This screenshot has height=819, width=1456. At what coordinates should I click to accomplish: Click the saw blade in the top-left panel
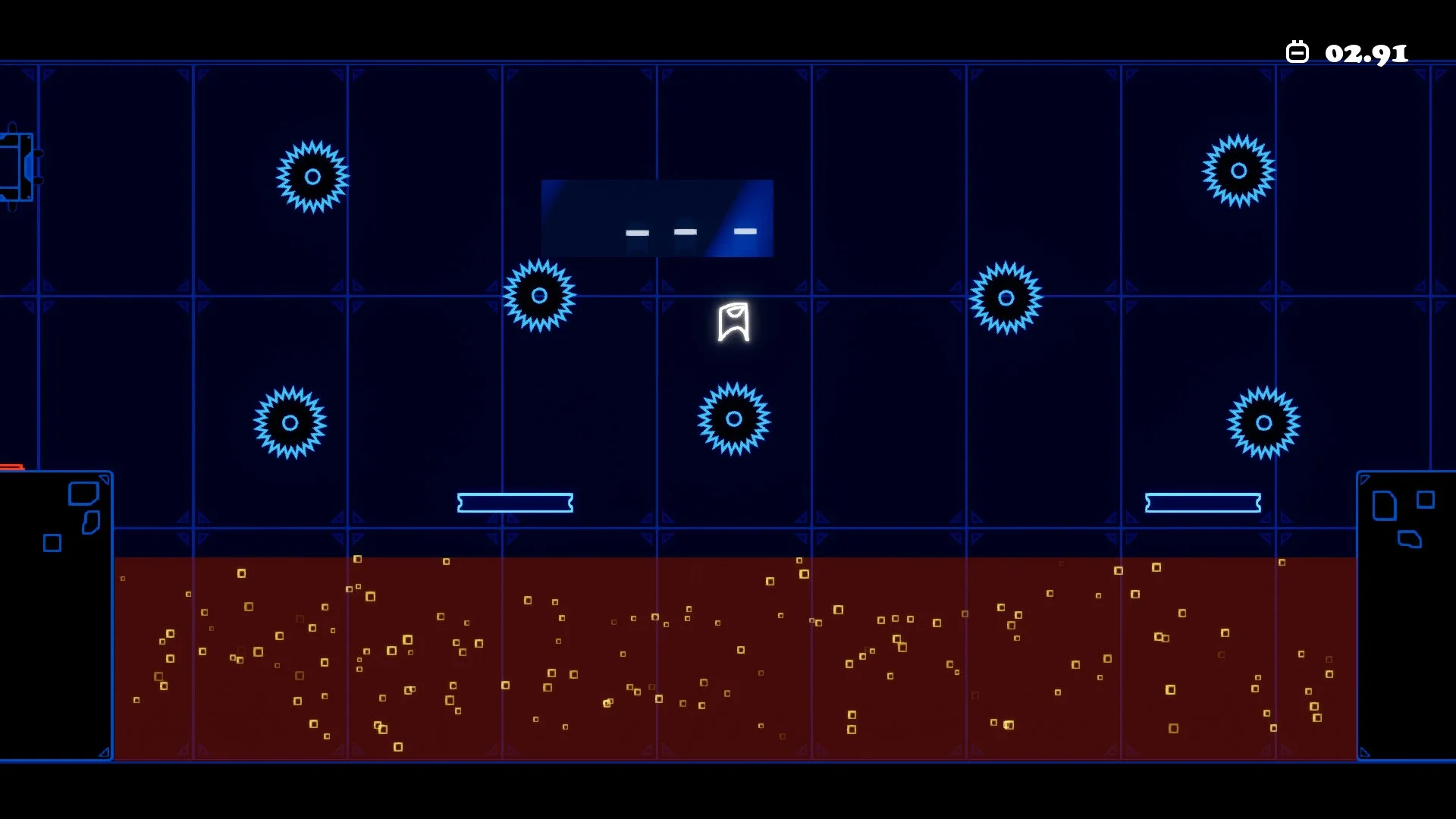[312, 176]
